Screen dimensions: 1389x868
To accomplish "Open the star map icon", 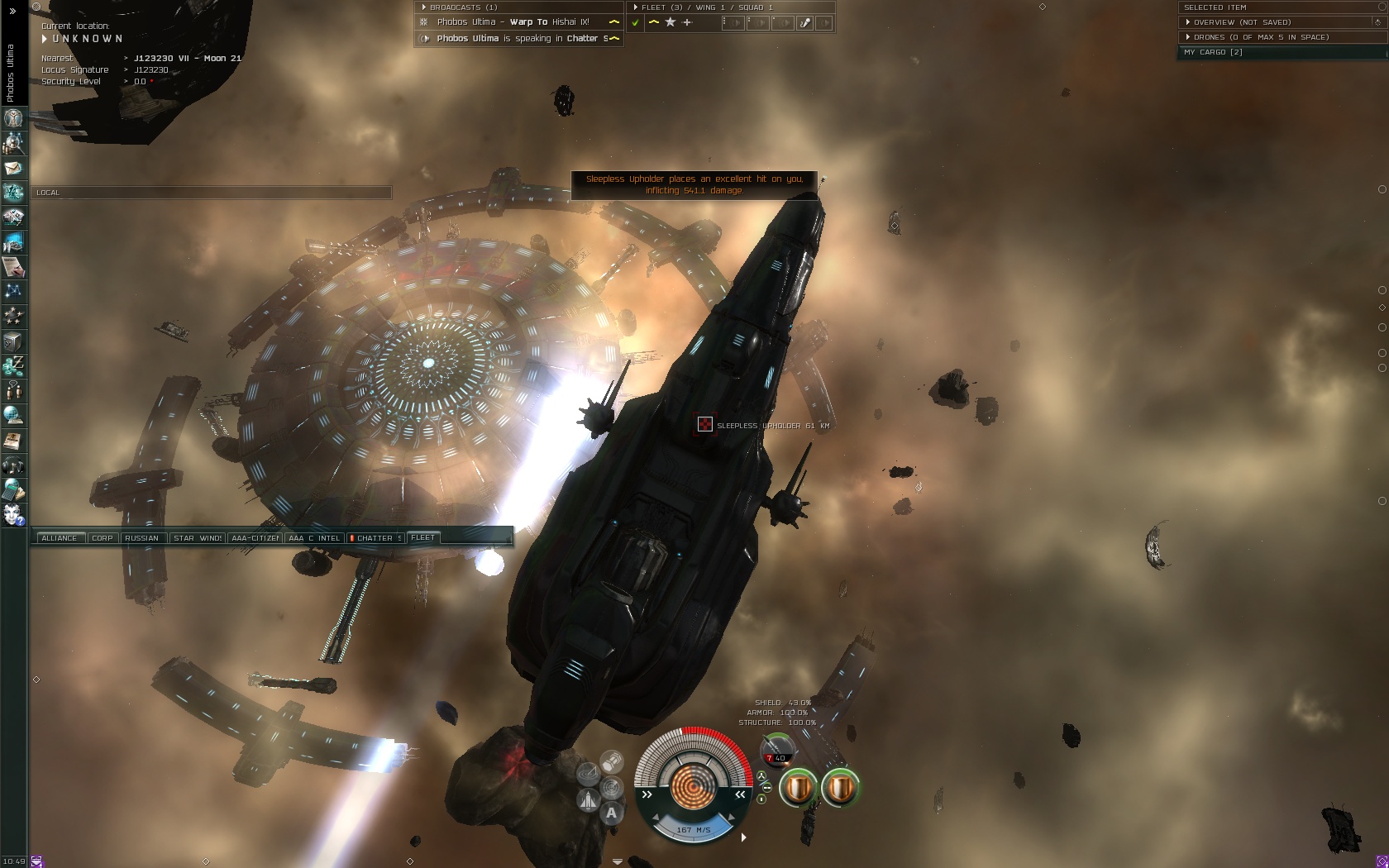I will click(x=13, y=291).
